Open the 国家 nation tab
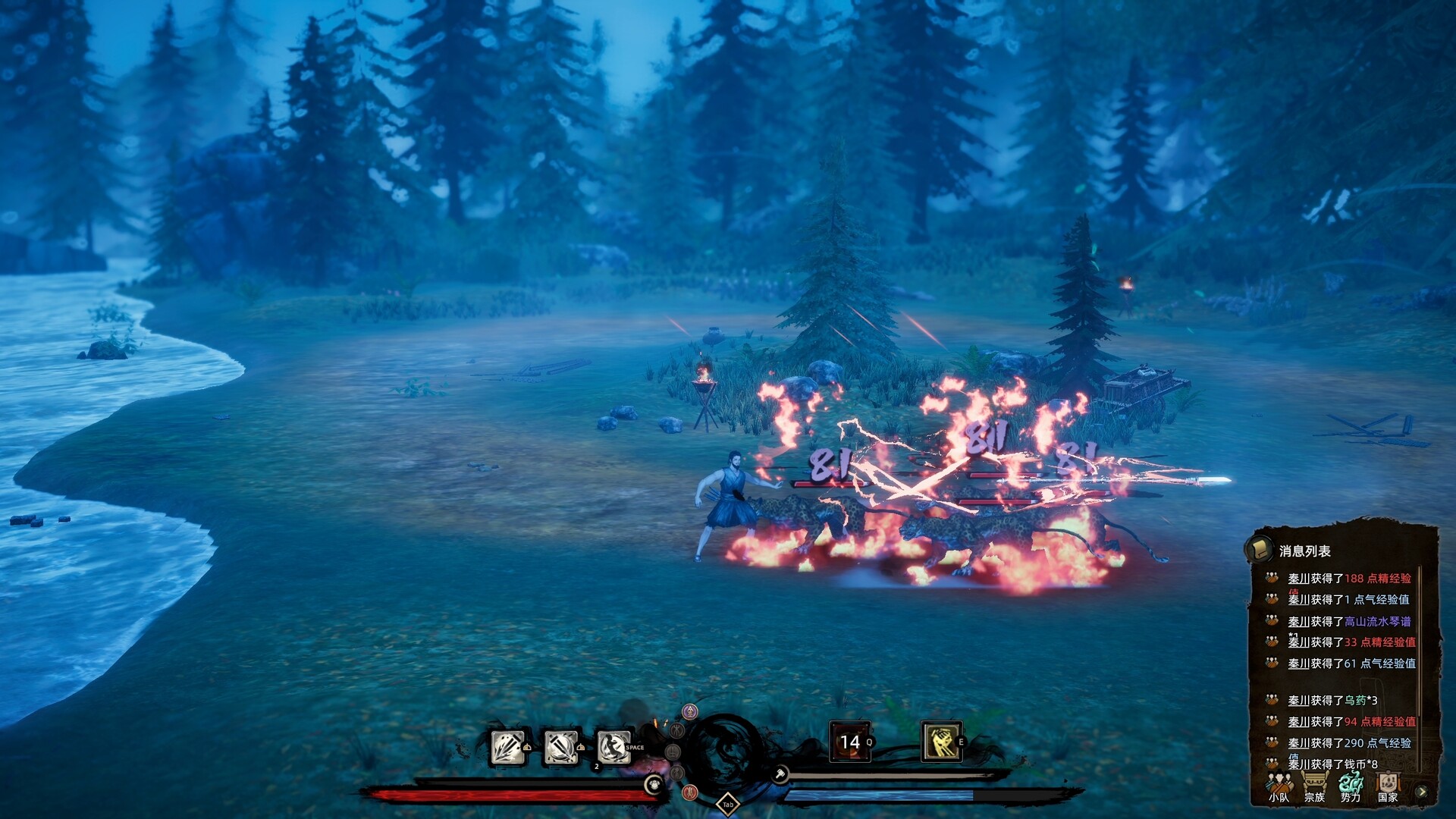This screenshot has width=1456, height=819. click(x=1388, y=783)
